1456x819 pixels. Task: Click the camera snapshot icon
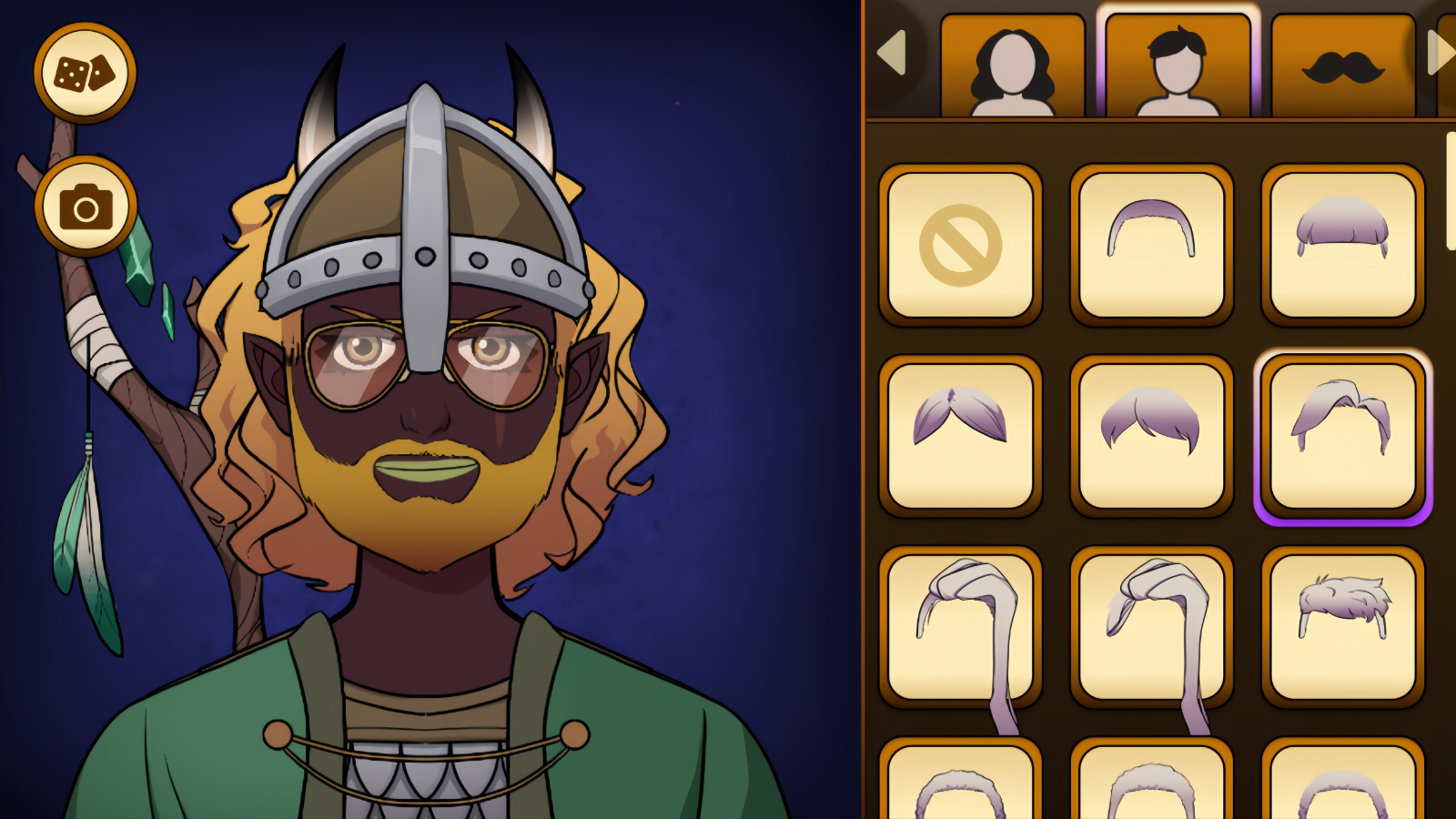[84, 205]
